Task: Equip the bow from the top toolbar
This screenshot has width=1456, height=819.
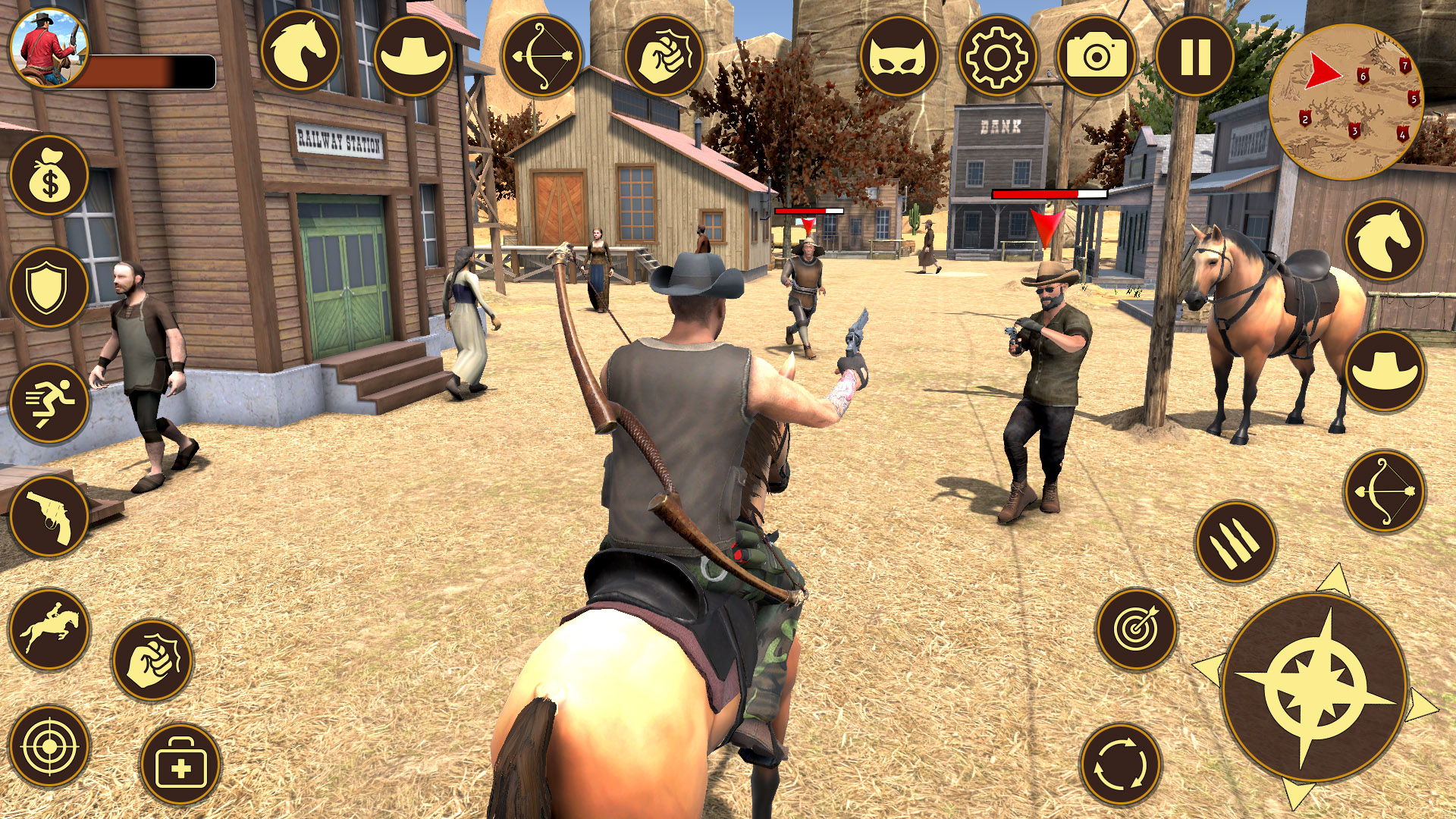Action: coord(541,57)
